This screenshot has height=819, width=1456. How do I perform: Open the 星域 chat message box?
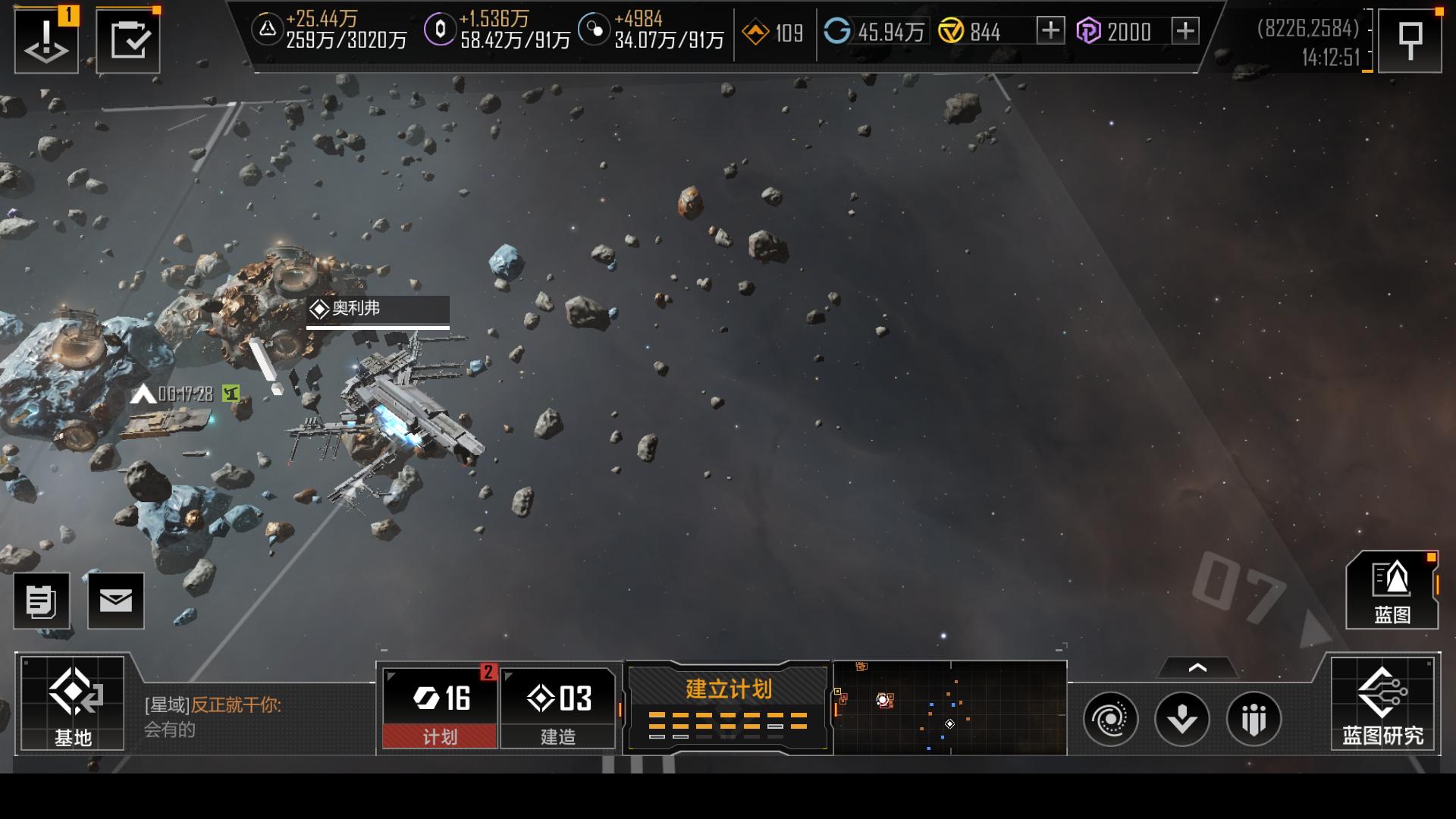click(250, 716)
